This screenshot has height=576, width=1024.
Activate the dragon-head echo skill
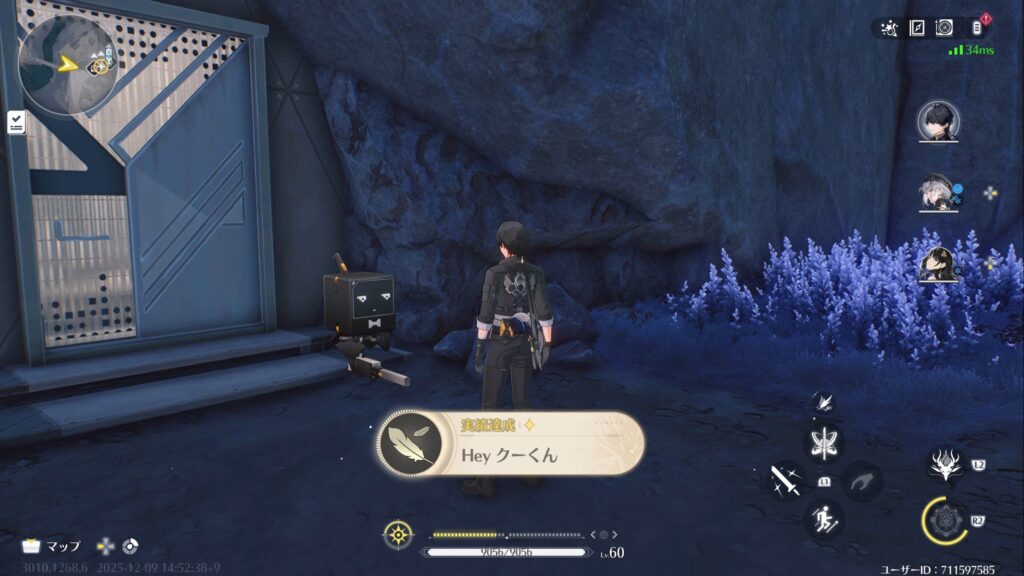point(945,463)
